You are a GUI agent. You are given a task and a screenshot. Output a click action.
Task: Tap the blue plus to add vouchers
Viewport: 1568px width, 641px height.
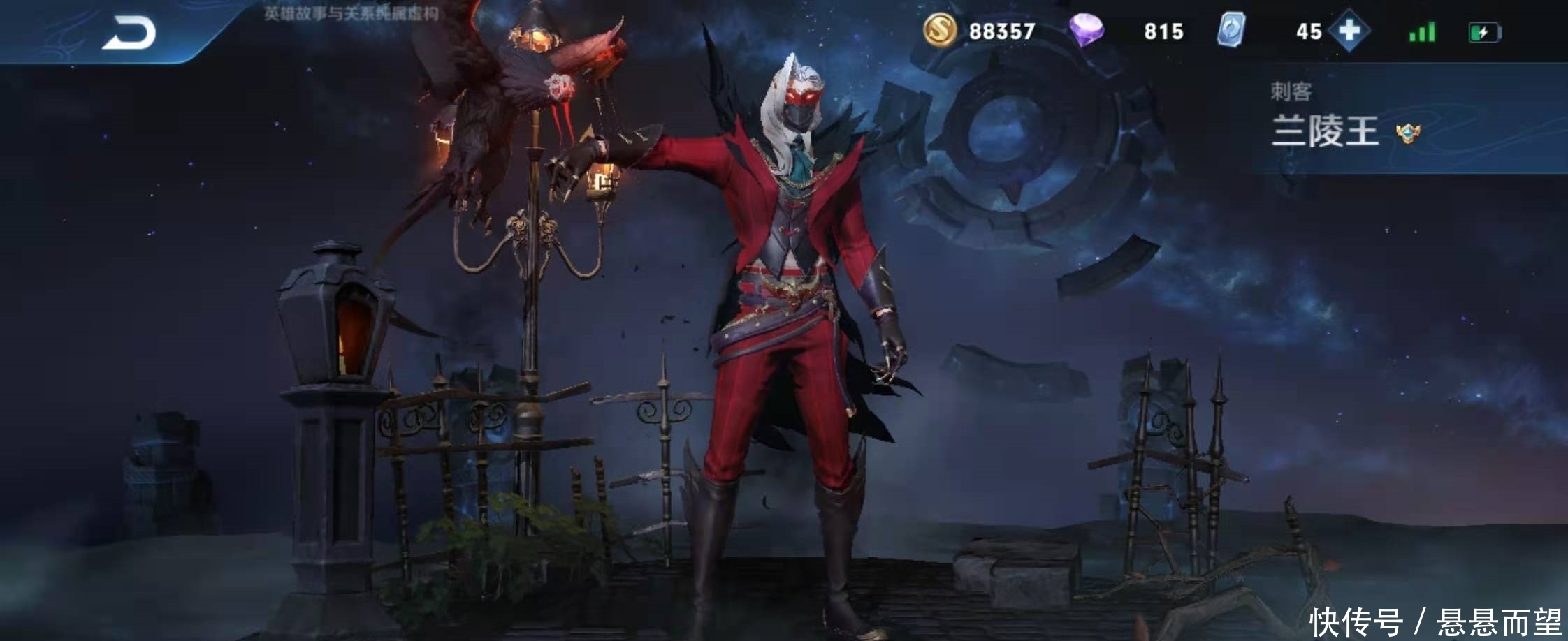click(1349, 31)
